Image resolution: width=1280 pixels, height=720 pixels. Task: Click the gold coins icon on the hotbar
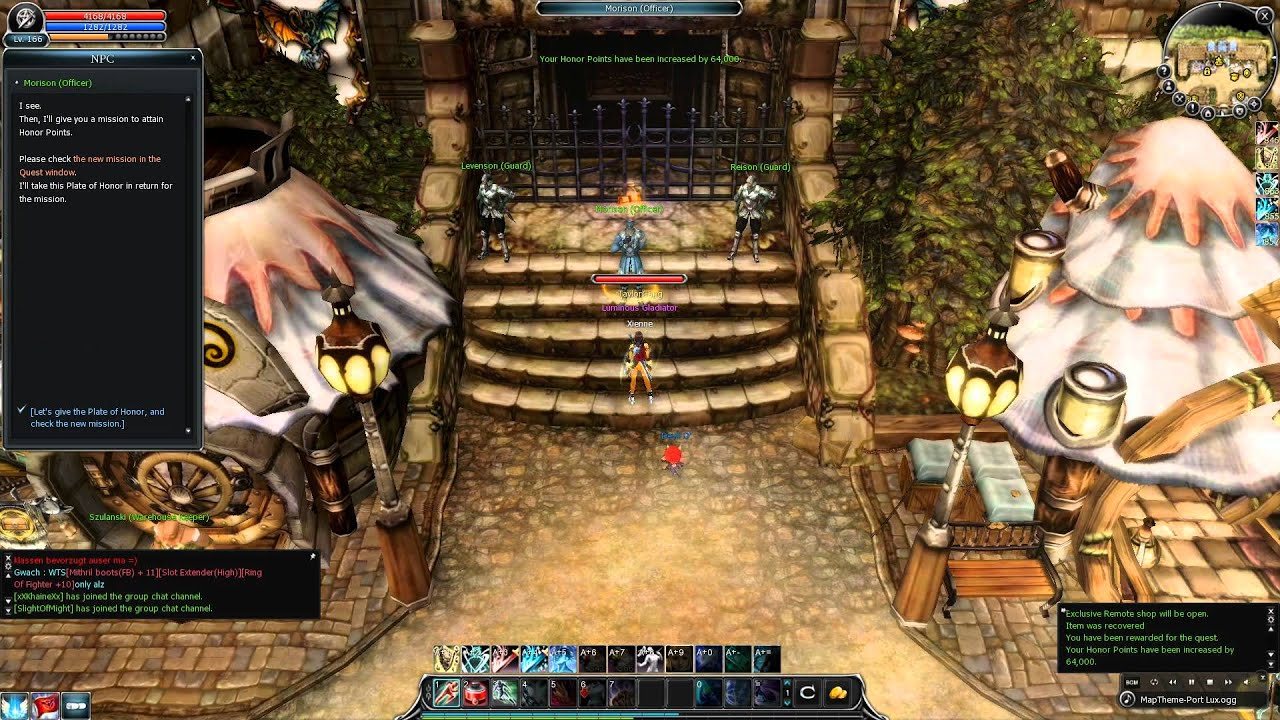tap(837, 692)
